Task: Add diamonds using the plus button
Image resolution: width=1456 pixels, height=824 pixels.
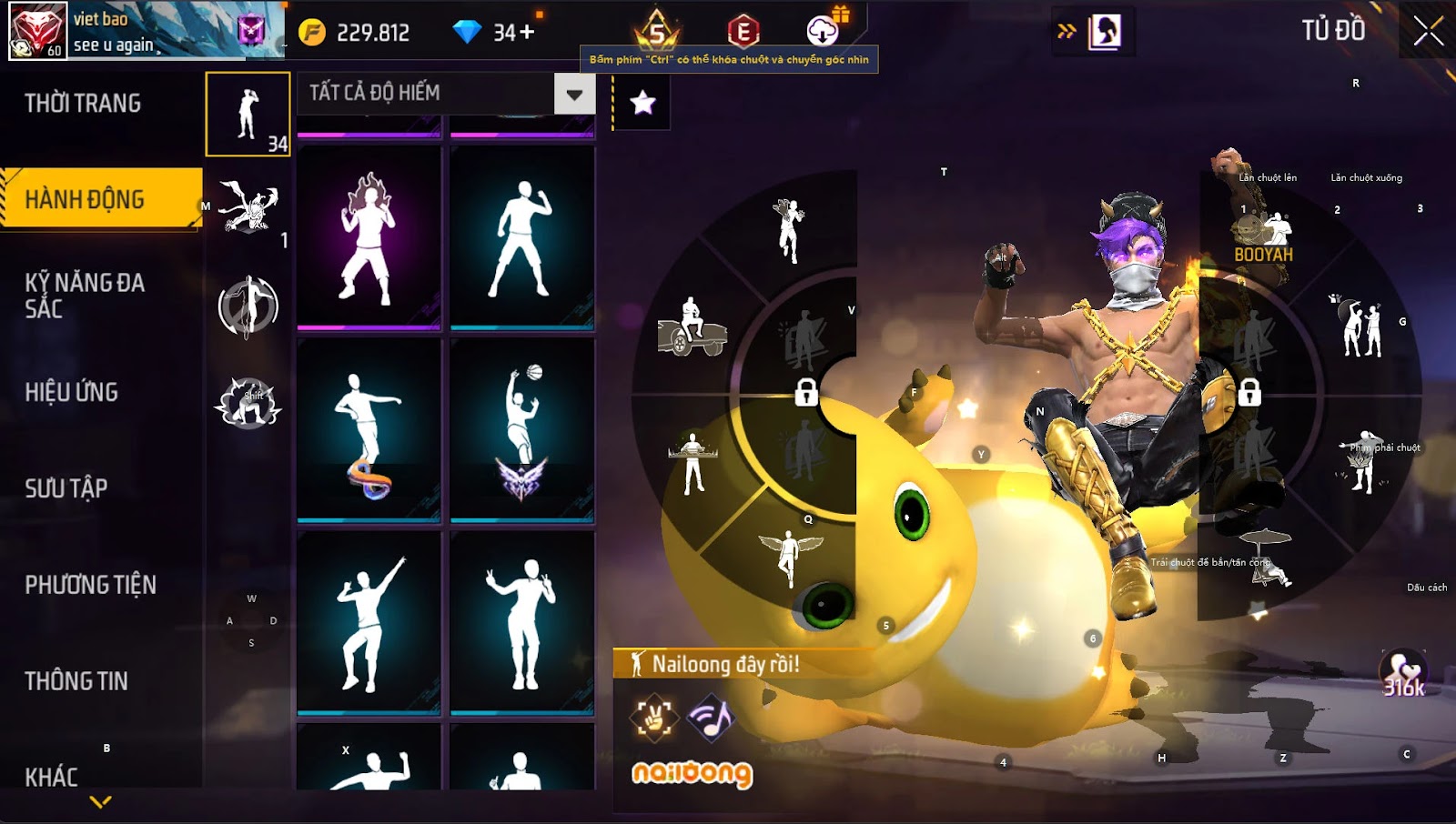Action: pyautogui.click(x=527, y=33)
